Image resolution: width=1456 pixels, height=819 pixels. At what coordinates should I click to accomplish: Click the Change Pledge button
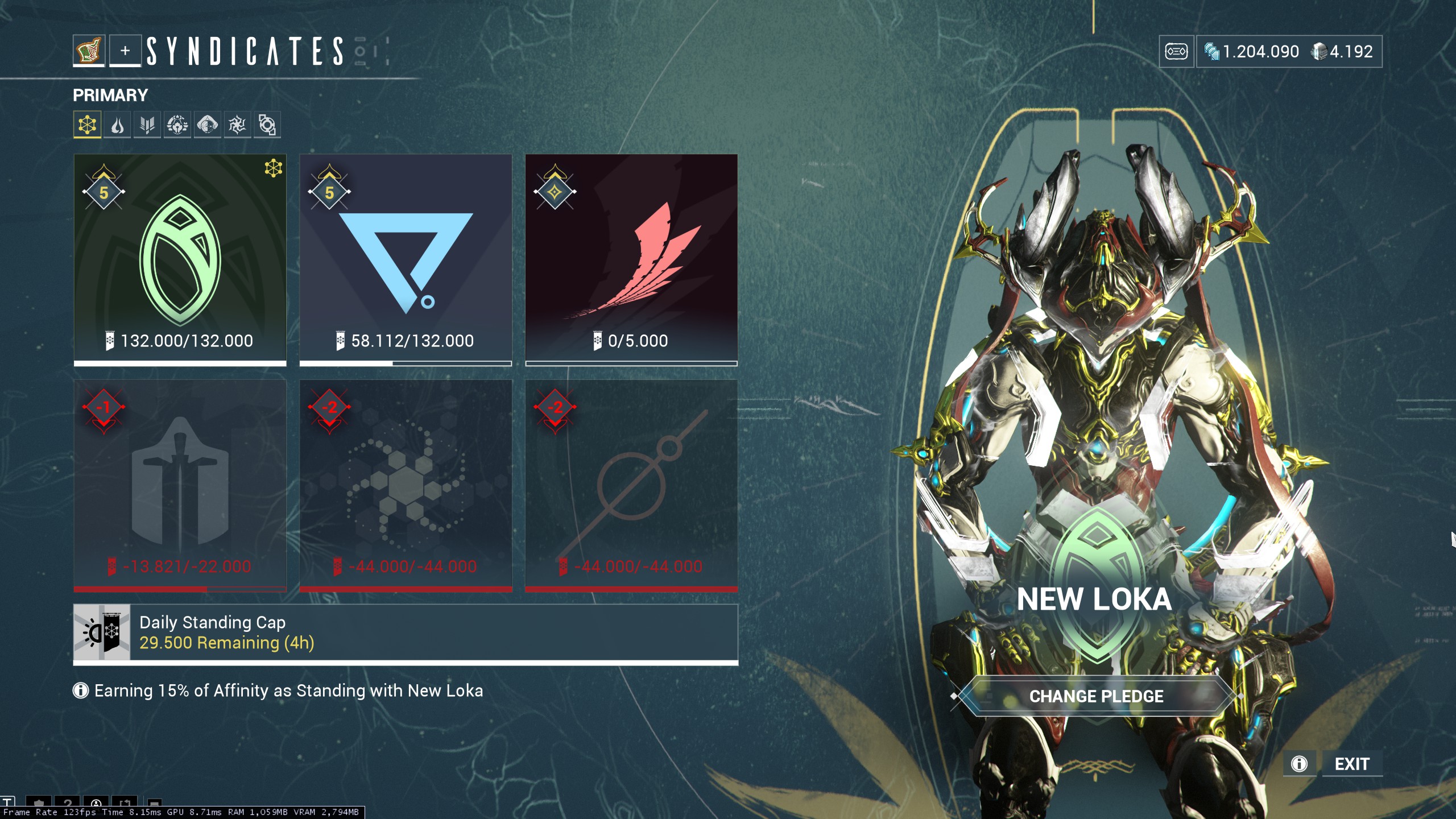tap(1096, 696)
